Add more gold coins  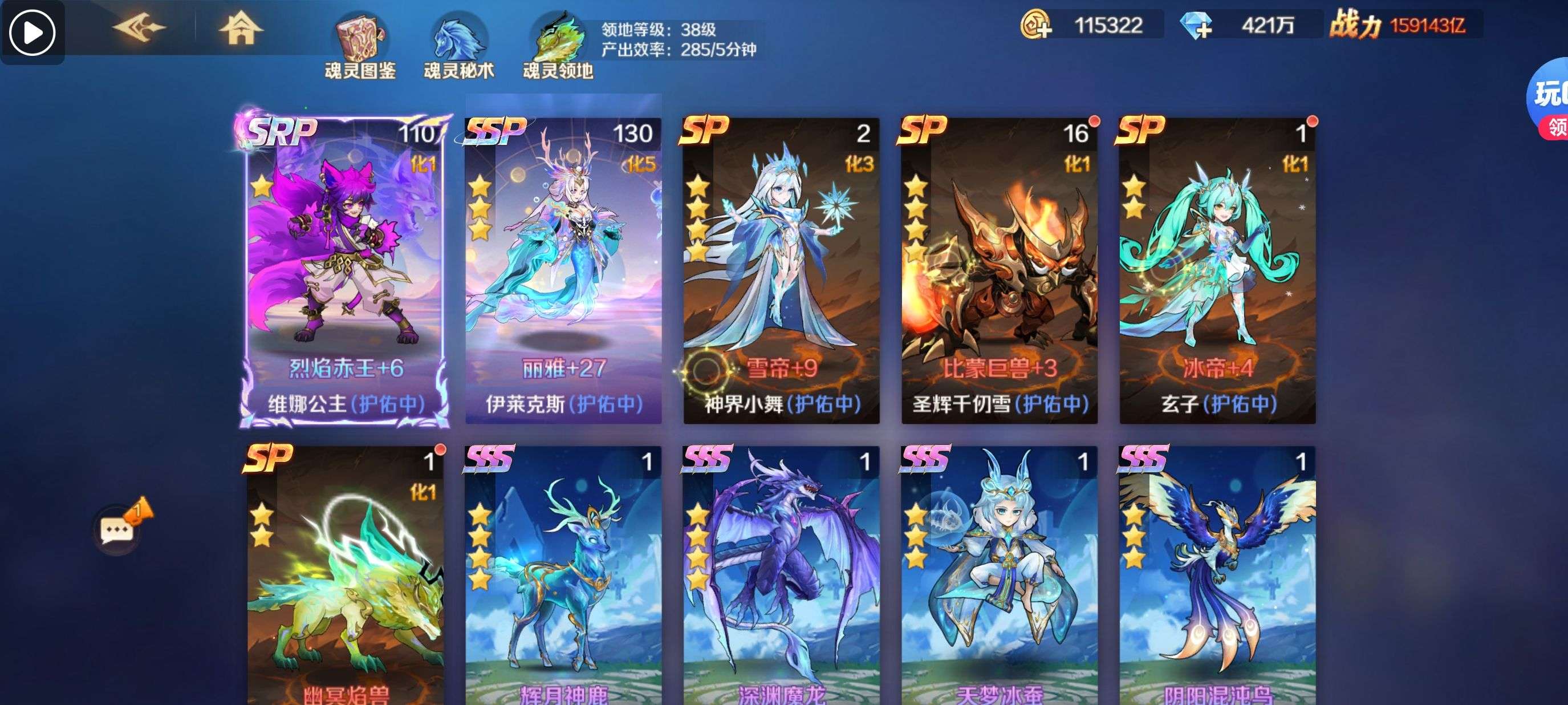[1035, 26]
